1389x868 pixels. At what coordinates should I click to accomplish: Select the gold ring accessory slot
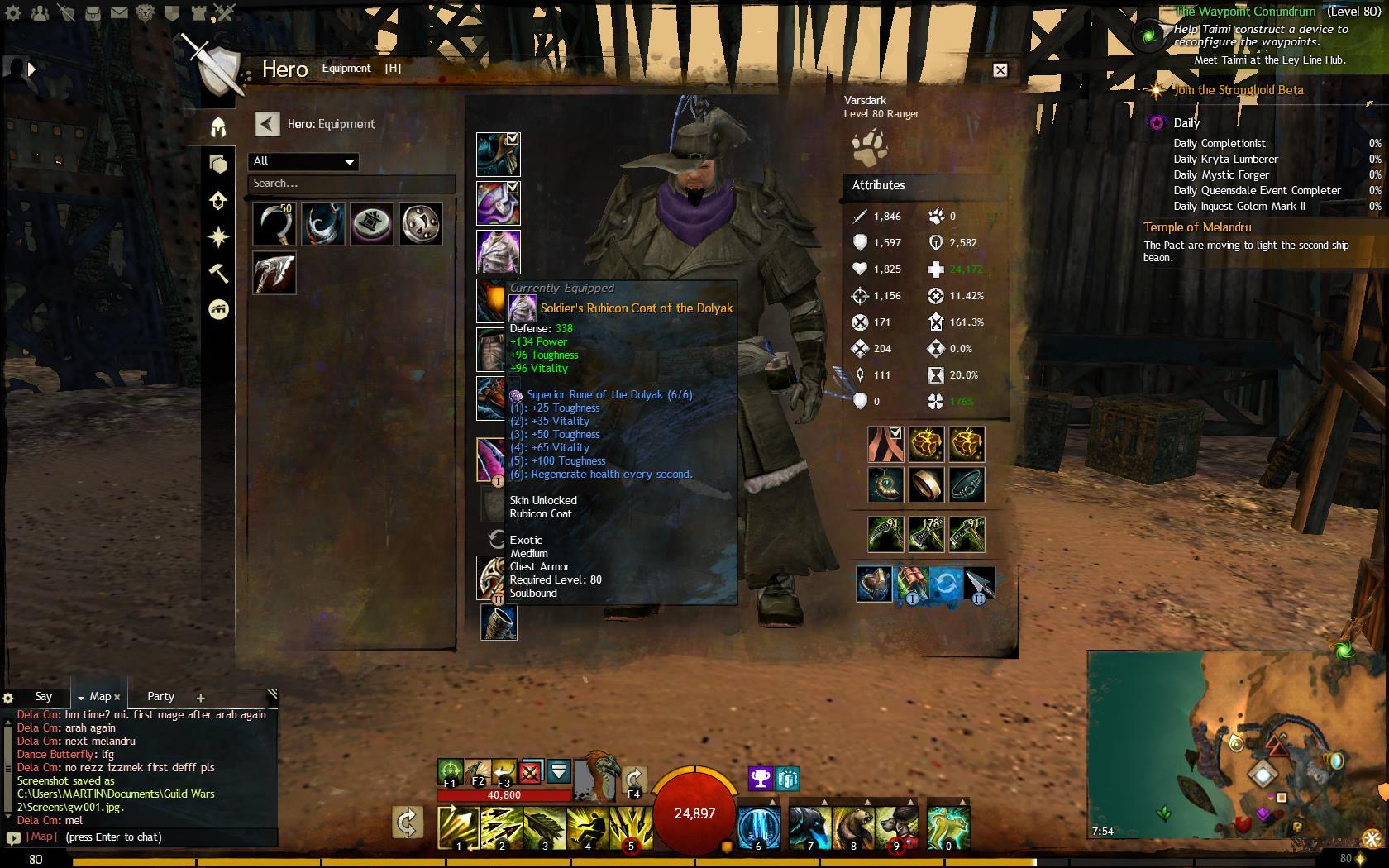click(926, 485)
